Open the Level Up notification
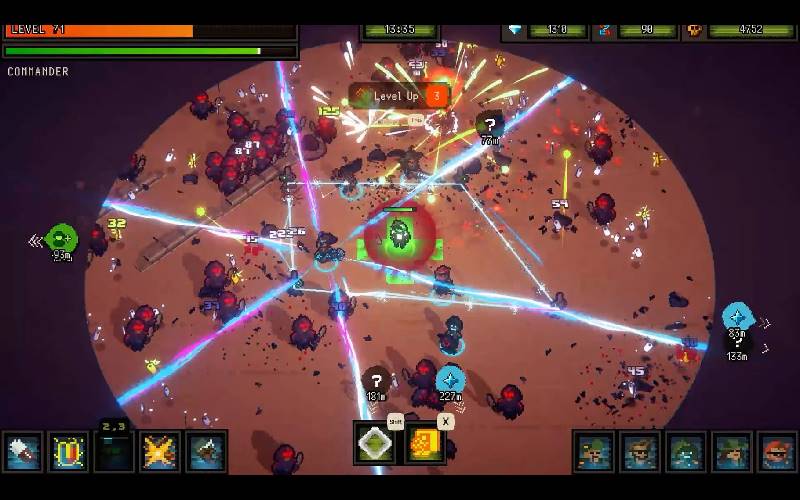This screenshot has width=800, height=500. coord(399,96)
